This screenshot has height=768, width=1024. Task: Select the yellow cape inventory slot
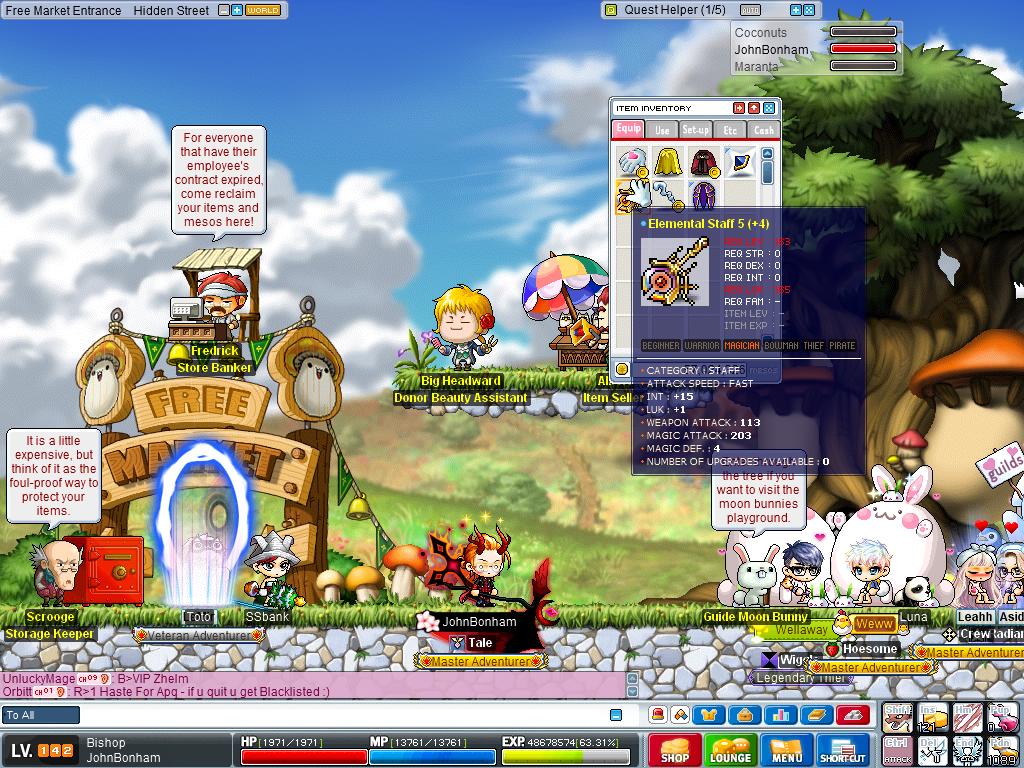667,161
